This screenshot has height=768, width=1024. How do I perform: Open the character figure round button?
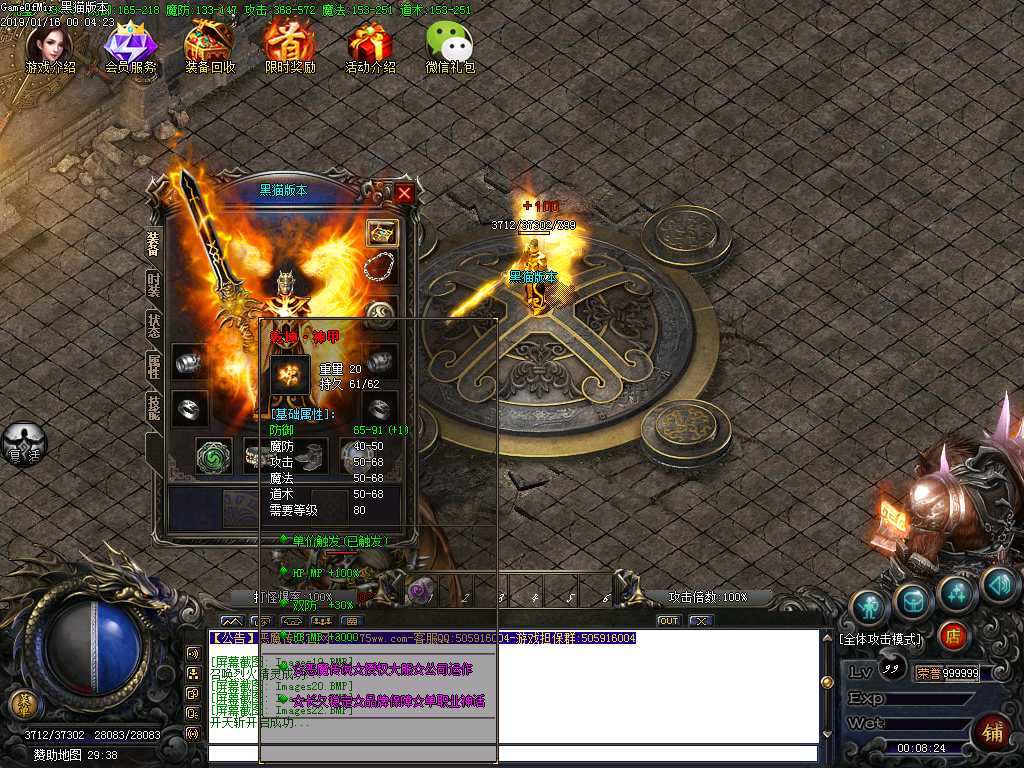(868, 607)
